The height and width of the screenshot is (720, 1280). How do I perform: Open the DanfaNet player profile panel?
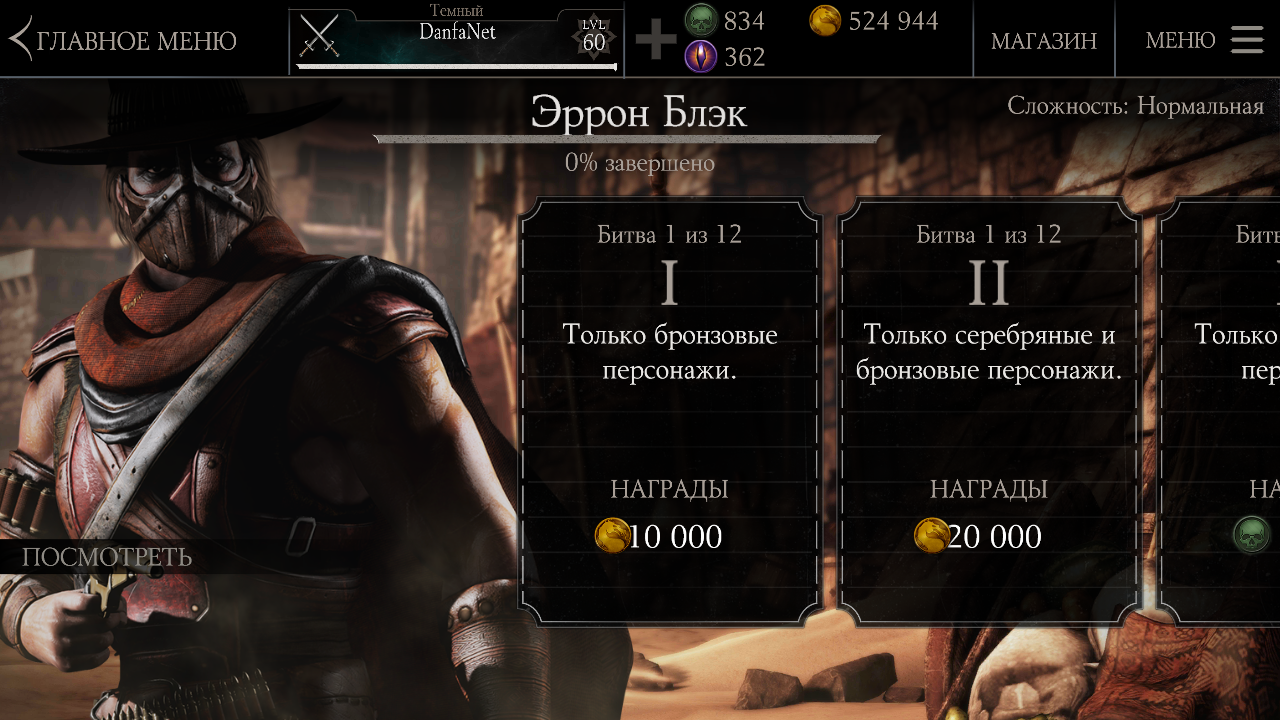coord(456,40)
